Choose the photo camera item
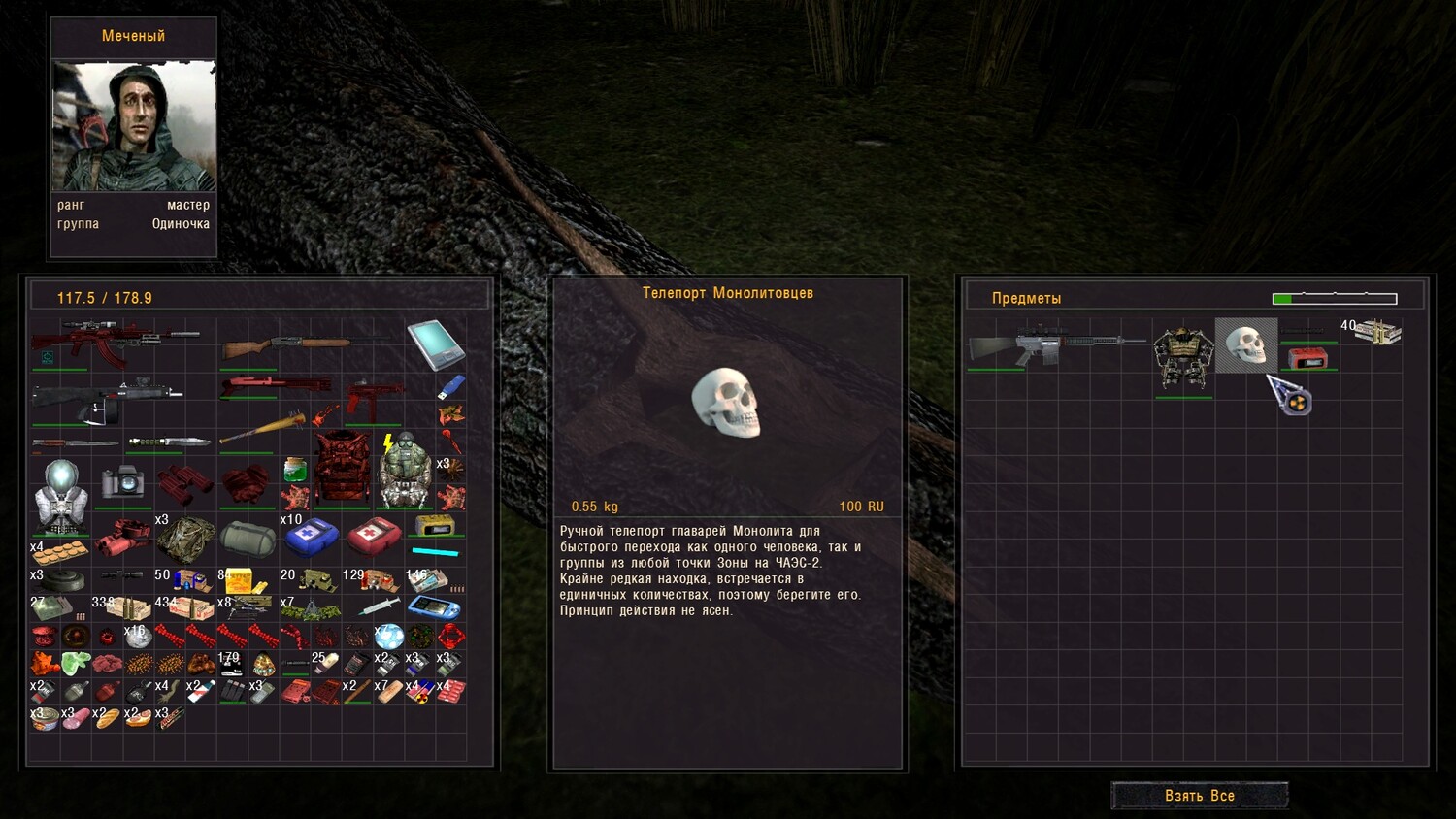Screen dimensions: 1456x819 [x=122, y=481]
